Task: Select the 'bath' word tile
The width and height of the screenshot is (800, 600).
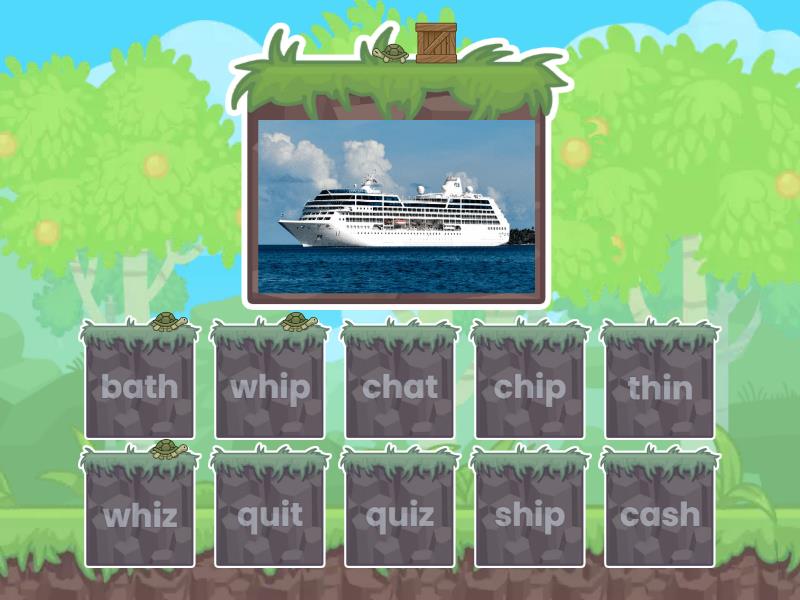Action: click(140, 385)
